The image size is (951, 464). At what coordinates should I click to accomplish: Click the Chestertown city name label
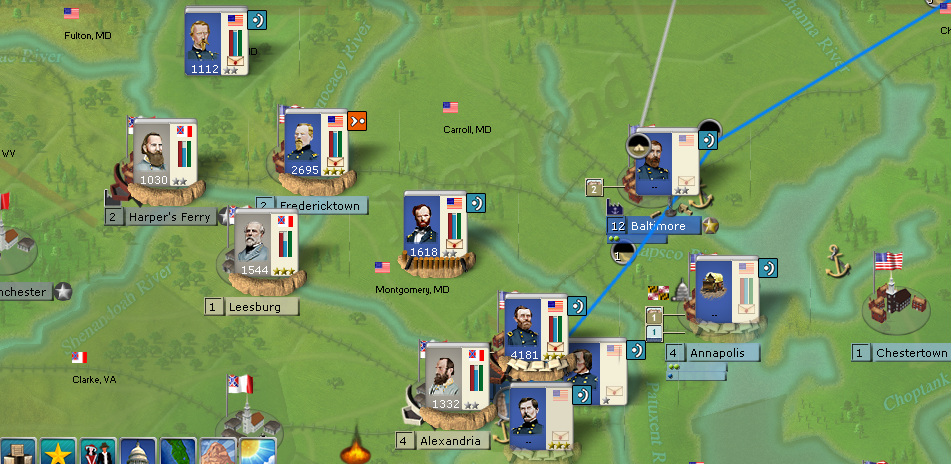click(x=910, y=353)
